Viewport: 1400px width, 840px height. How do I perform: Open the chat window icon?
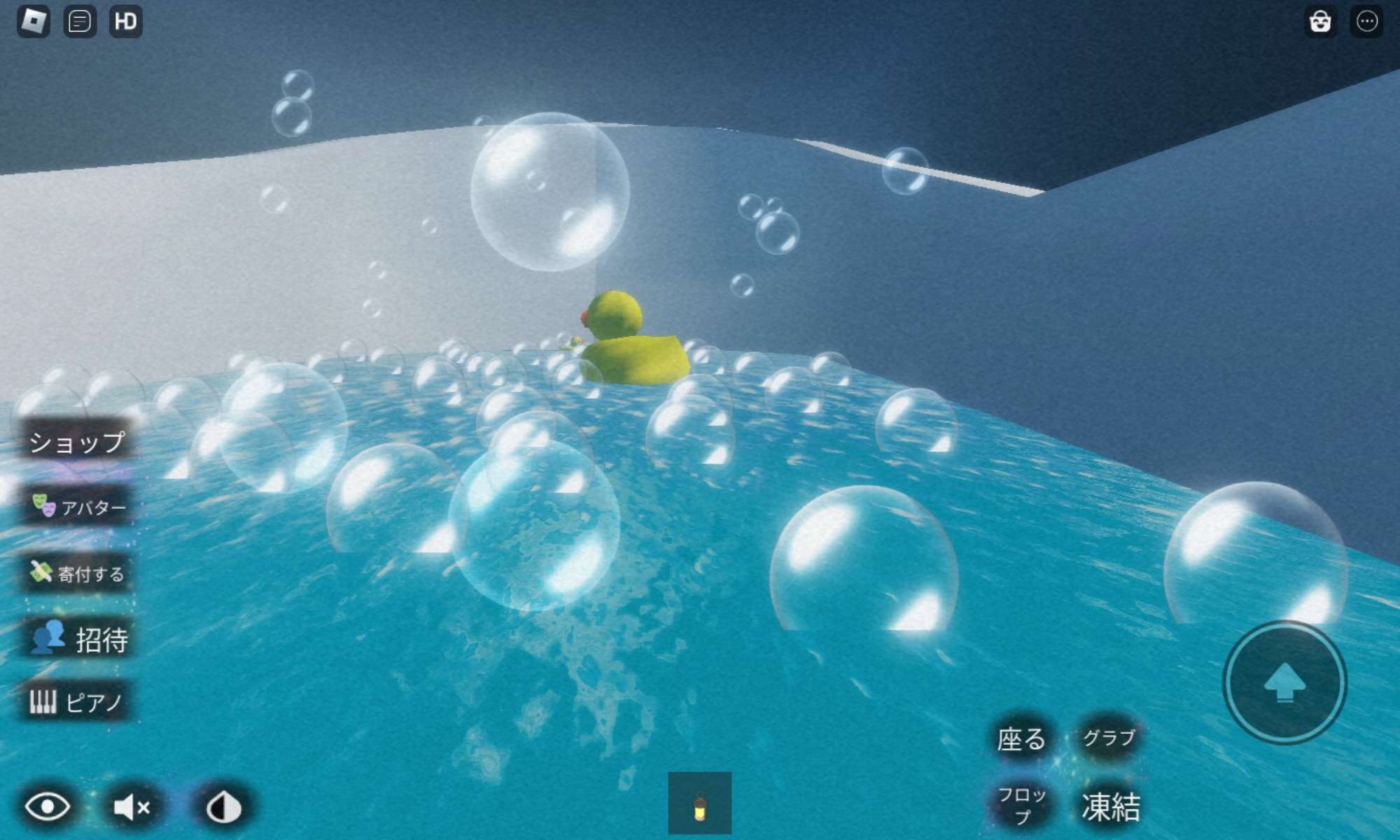click(x=80, y=22)
